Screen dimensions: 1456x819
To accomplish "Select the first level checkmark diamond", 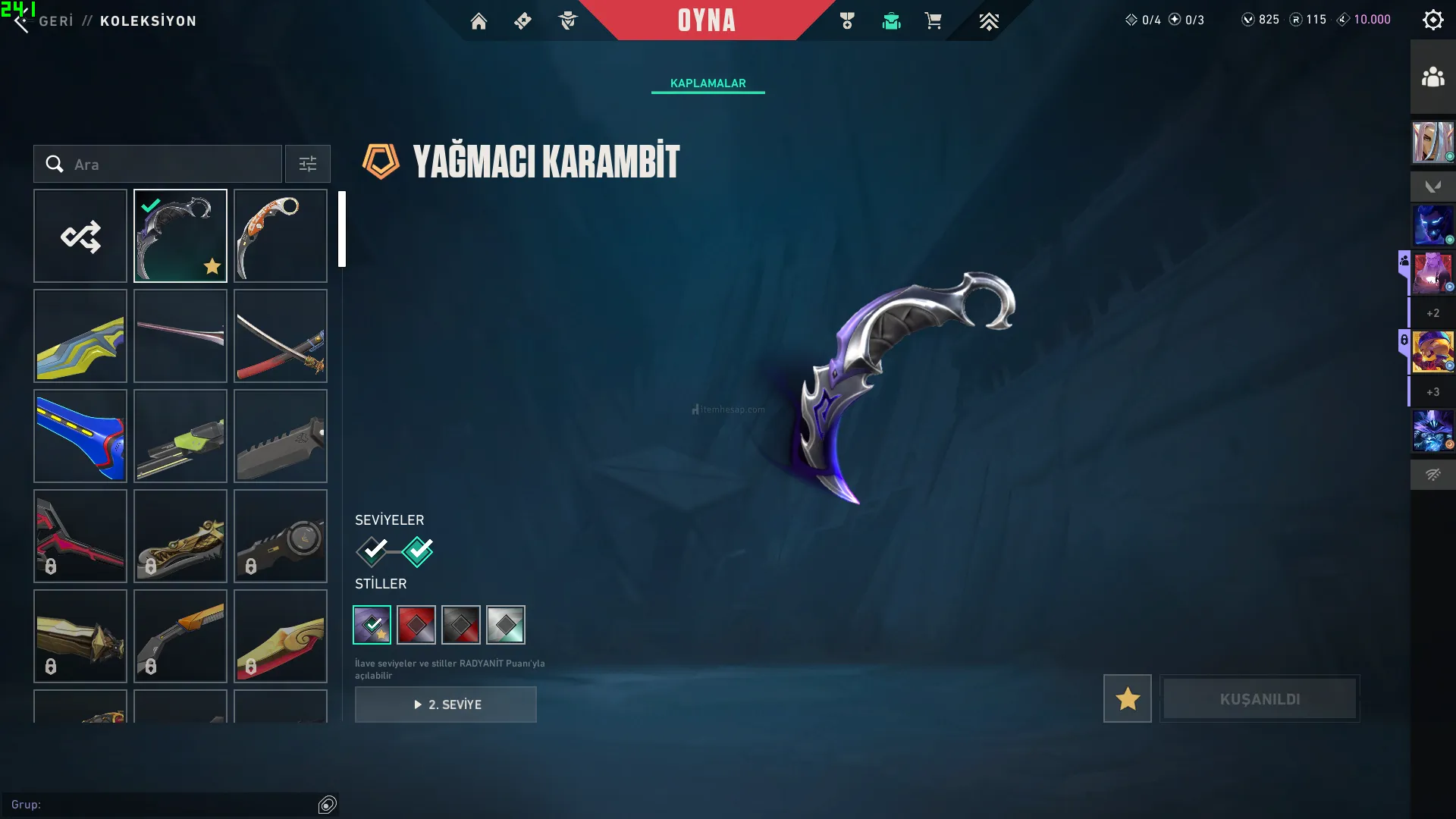I will pos(372,551).
